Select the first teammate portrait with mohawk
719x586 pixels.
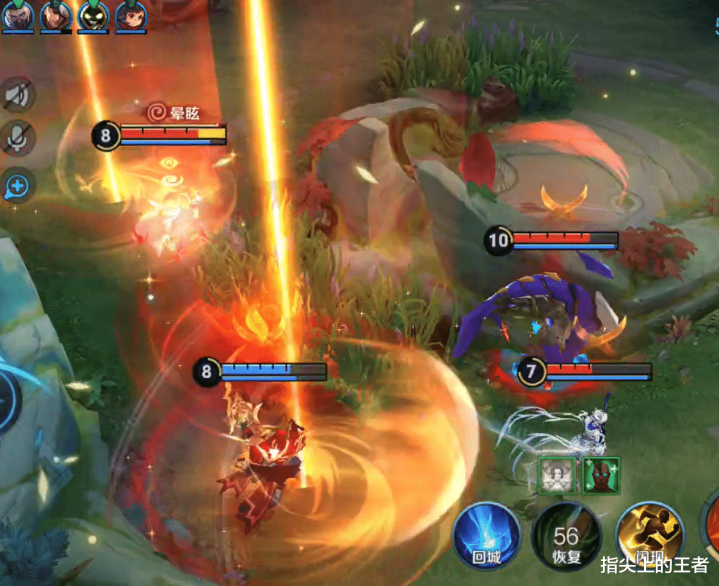pyautogui.click(x=20, y=15)
